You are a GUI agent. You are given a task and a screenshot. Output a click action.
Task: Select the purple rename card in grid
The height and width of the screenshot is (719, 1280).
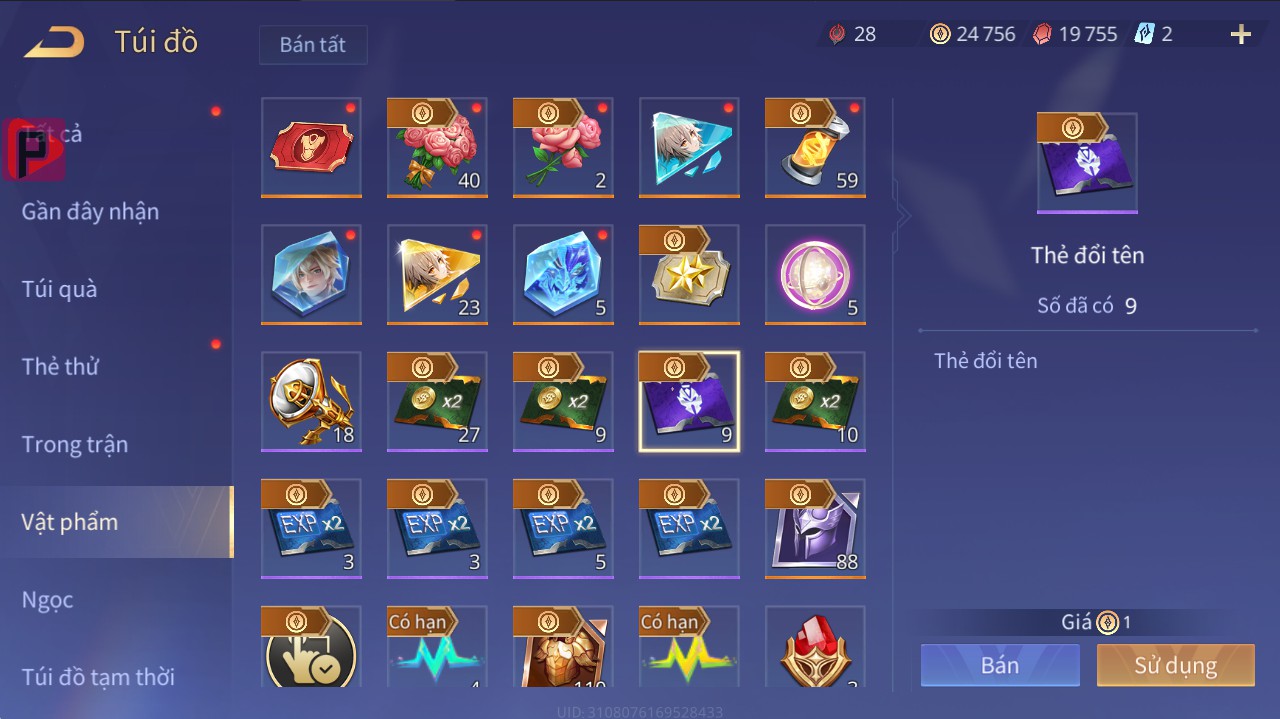pos(689,401)
